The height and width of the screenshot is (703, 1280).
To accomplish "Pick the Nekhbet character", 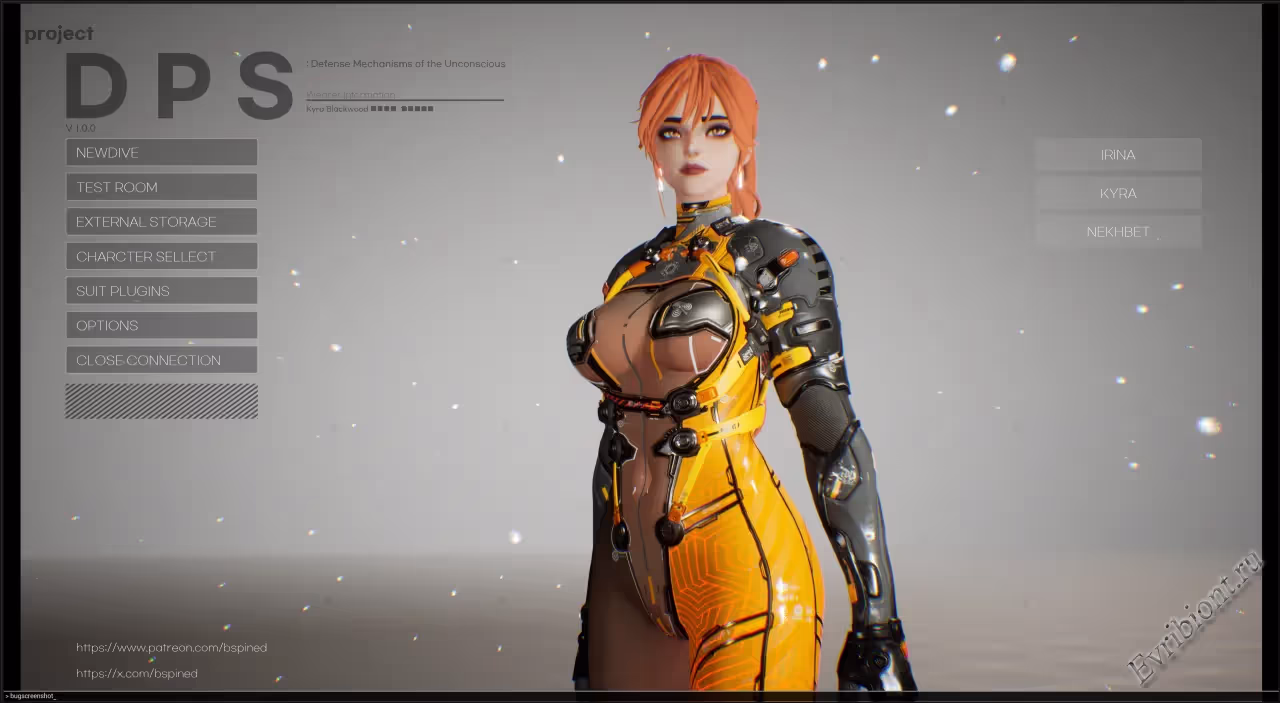I will [x=1118, y=232].
